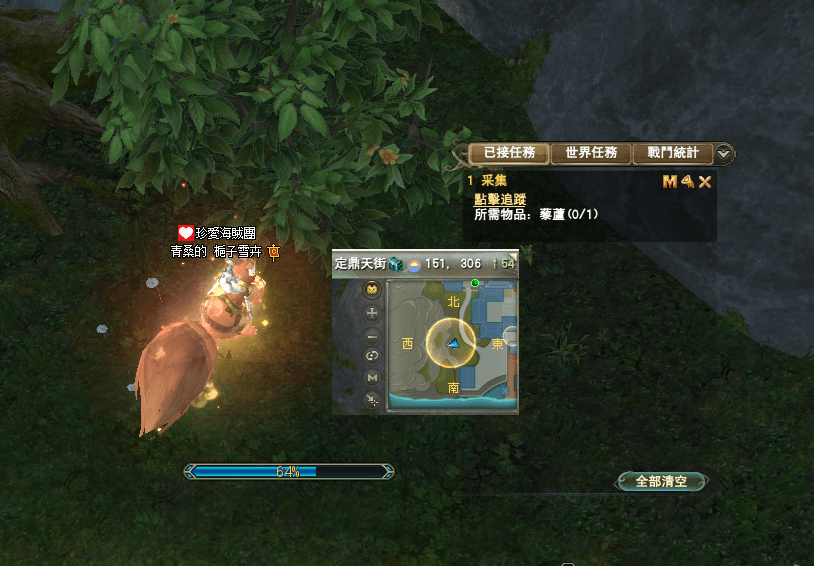814x566 pixels.
Task: Select the green dot marker on the minimap
Action: coord(475,284)
